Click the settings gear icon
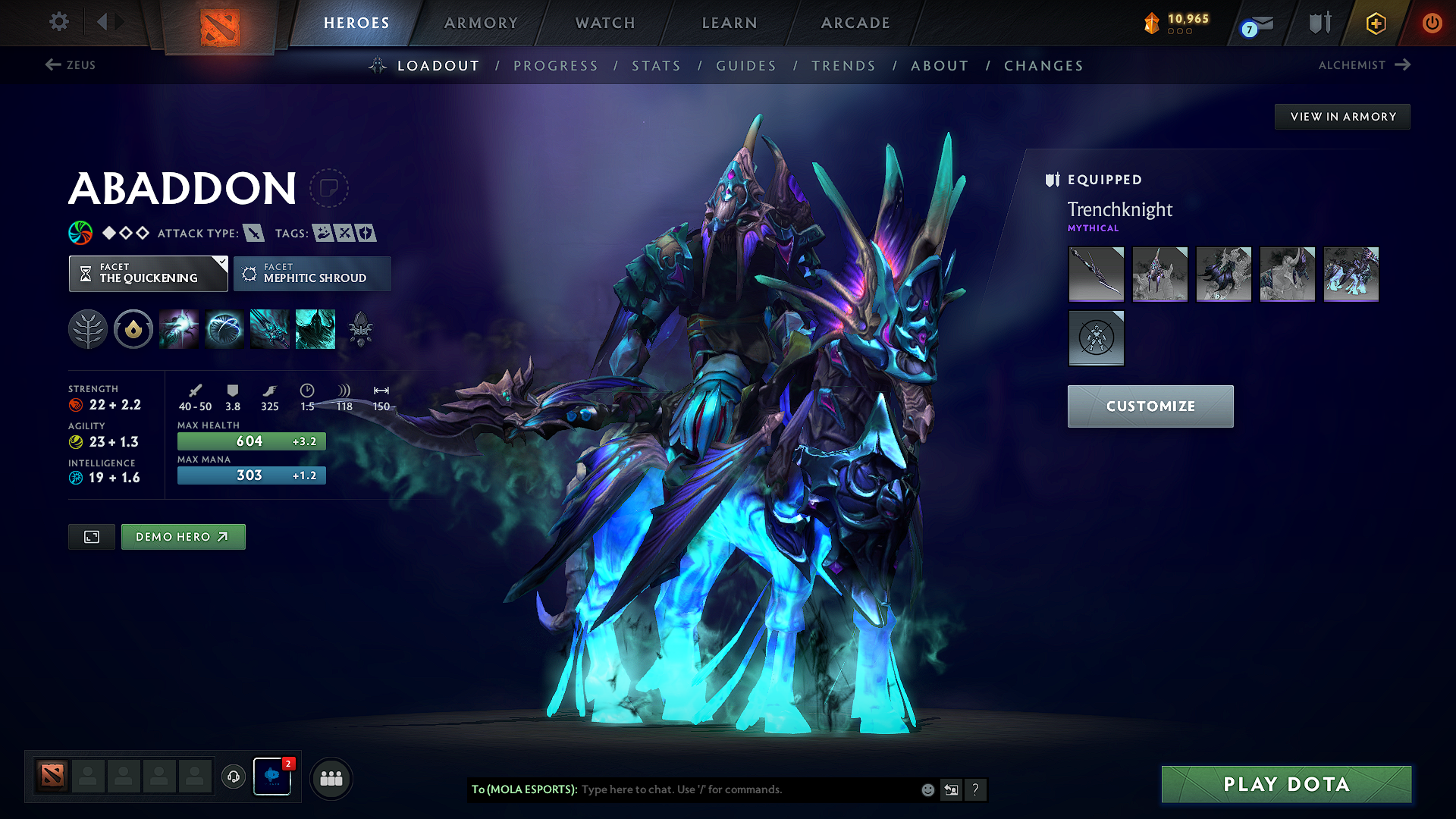 click(58, 22)
